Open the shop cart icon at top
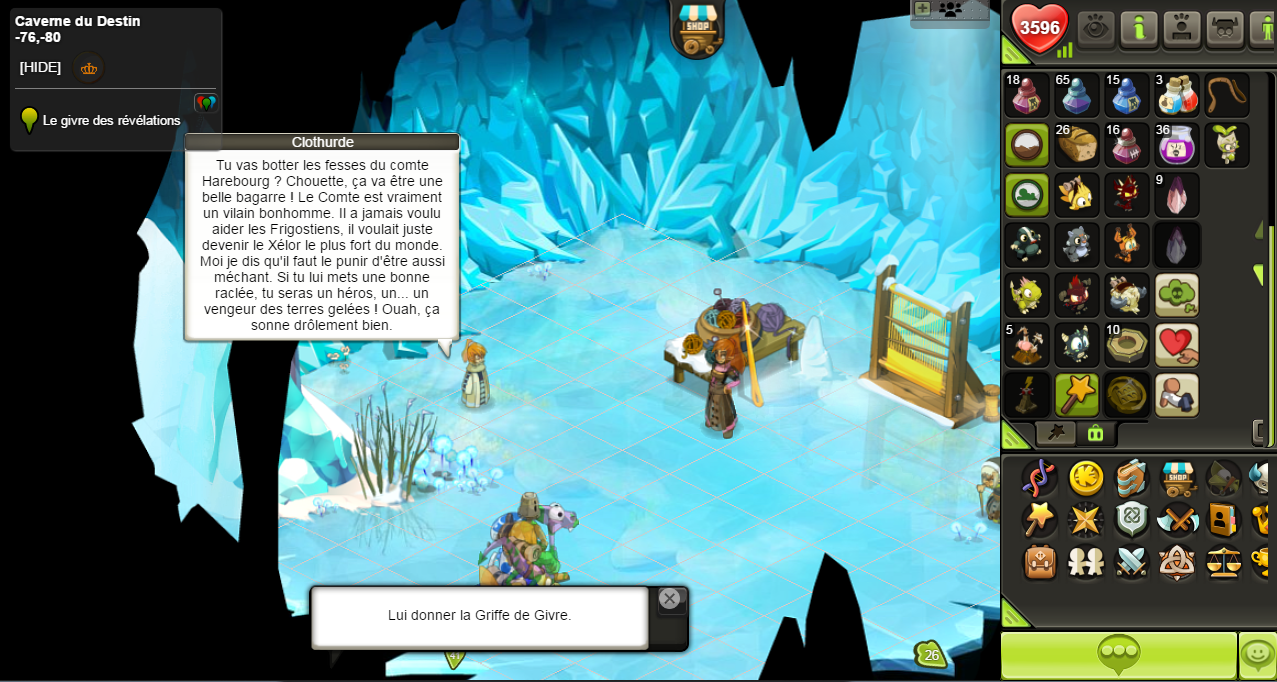This screenshot has height=682, width=1277. pos(696,27)
